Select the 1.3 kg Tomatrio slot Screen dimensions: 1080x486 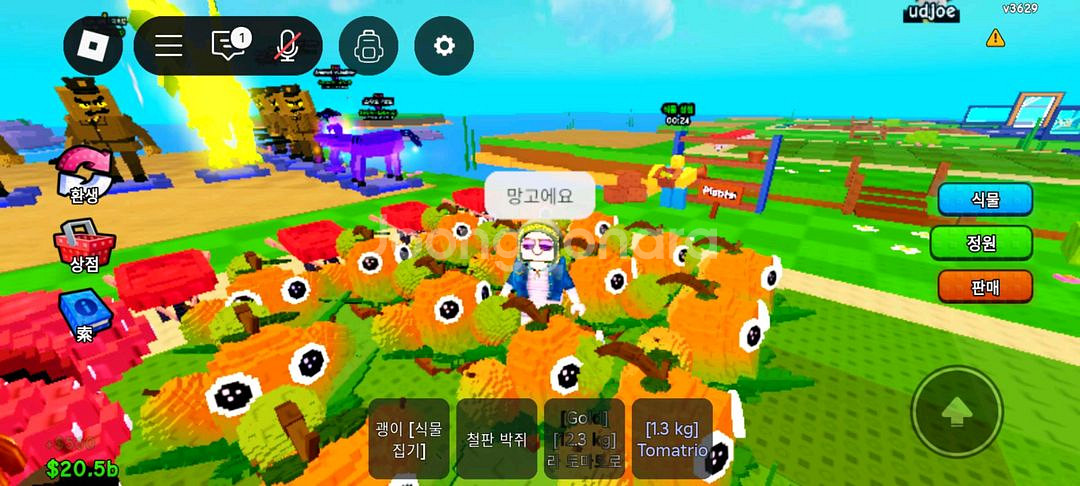[x=672, y=439]
